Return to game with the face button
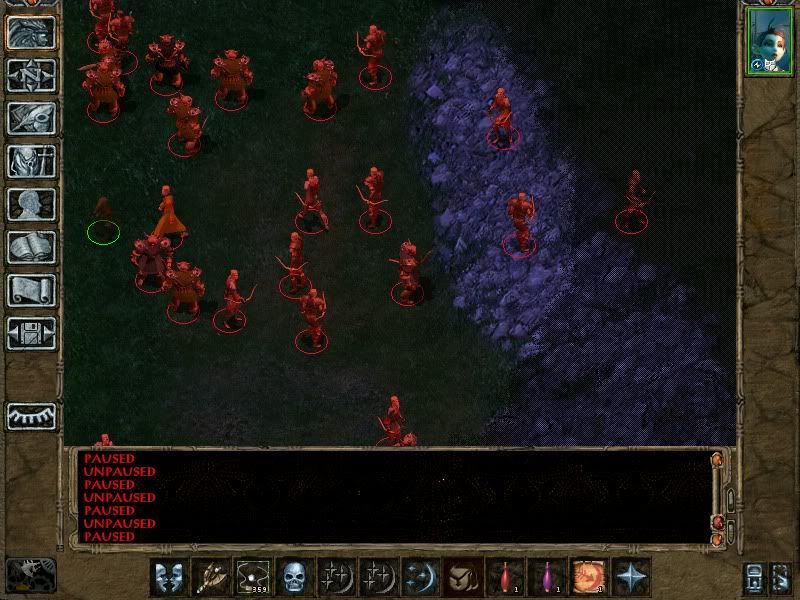800x600 pixels. click(31, 32)
